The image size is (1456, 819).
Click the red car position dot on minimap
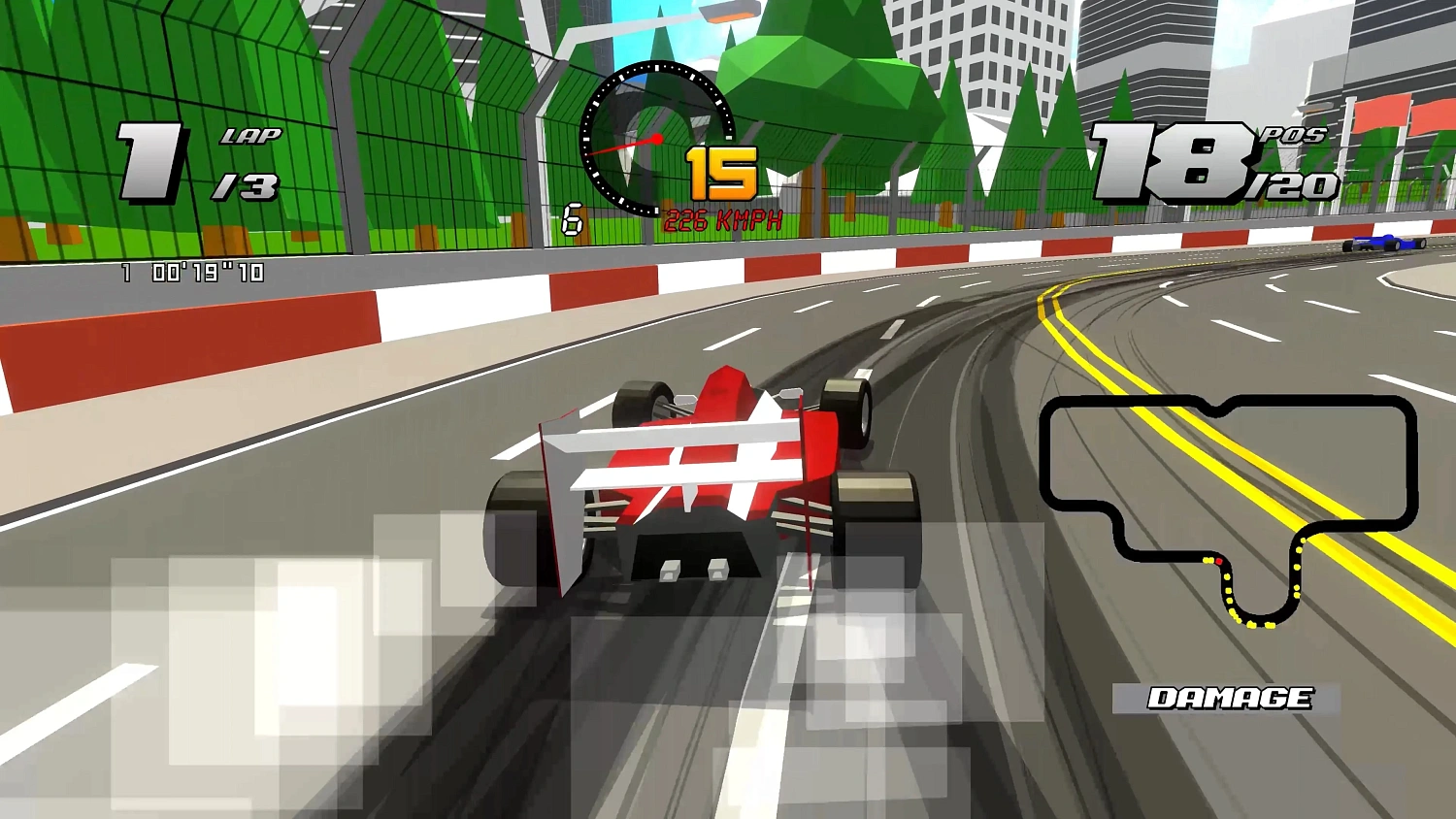[x=1220, y=560]
